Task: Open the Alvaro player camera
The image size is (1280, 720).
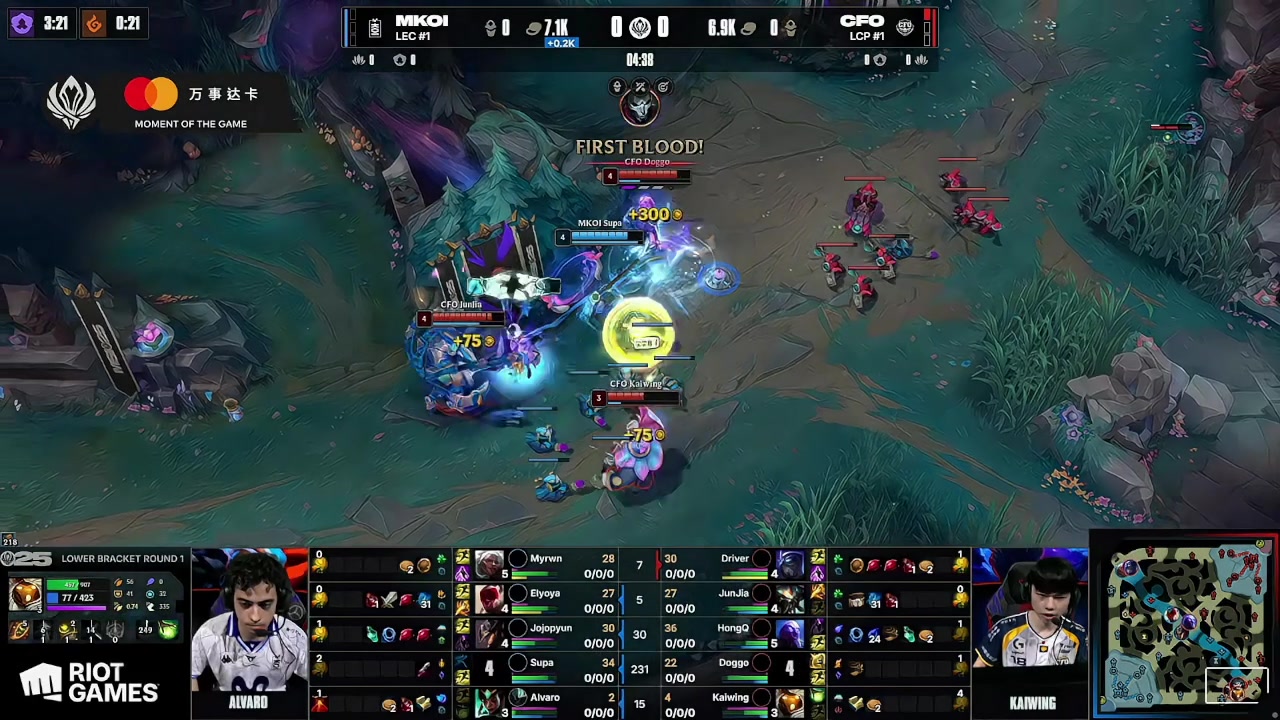Action: click(x=249, y=625)
